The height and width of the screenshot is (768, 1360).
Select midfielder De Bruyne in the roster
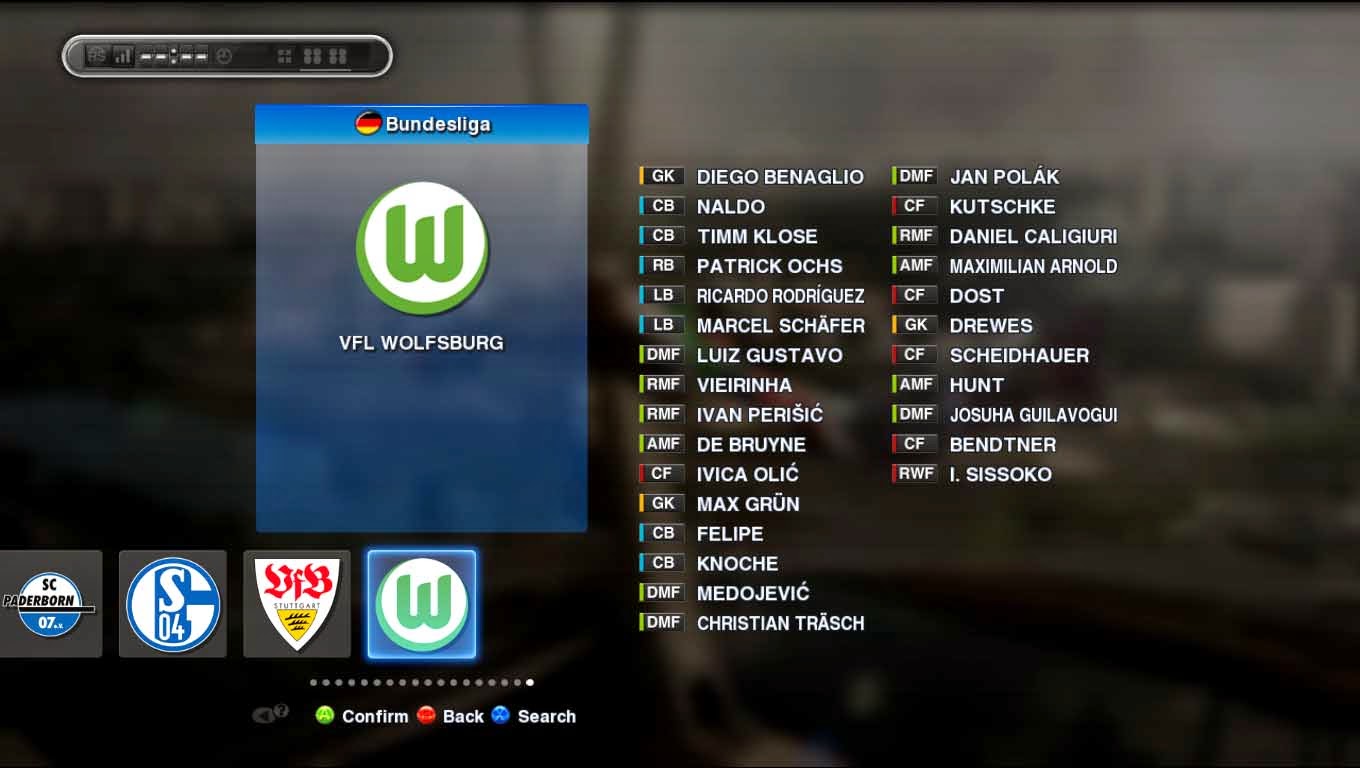pyautogui.click(x=751, y=444)
